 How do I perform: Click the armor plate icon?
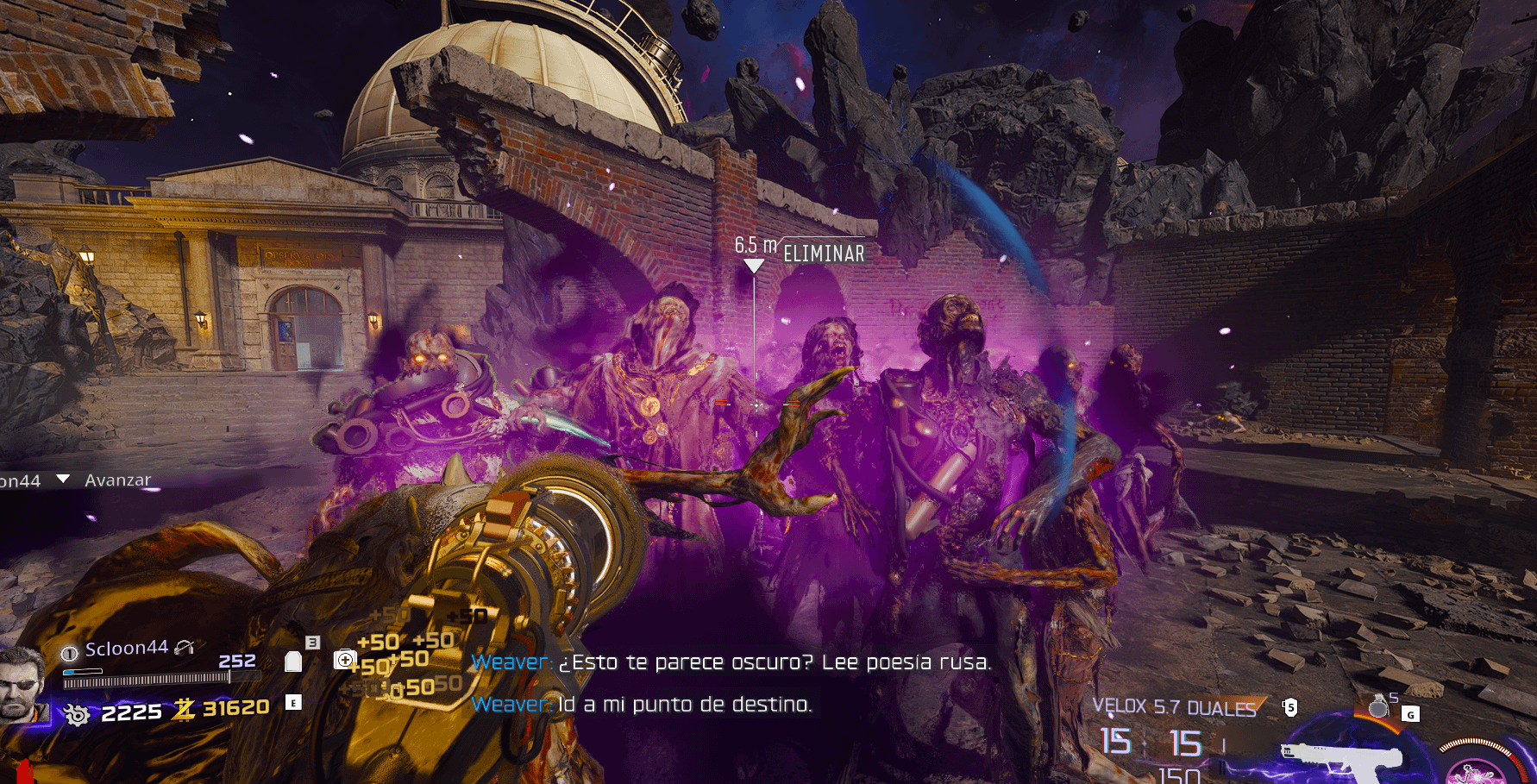click(293, 662)
